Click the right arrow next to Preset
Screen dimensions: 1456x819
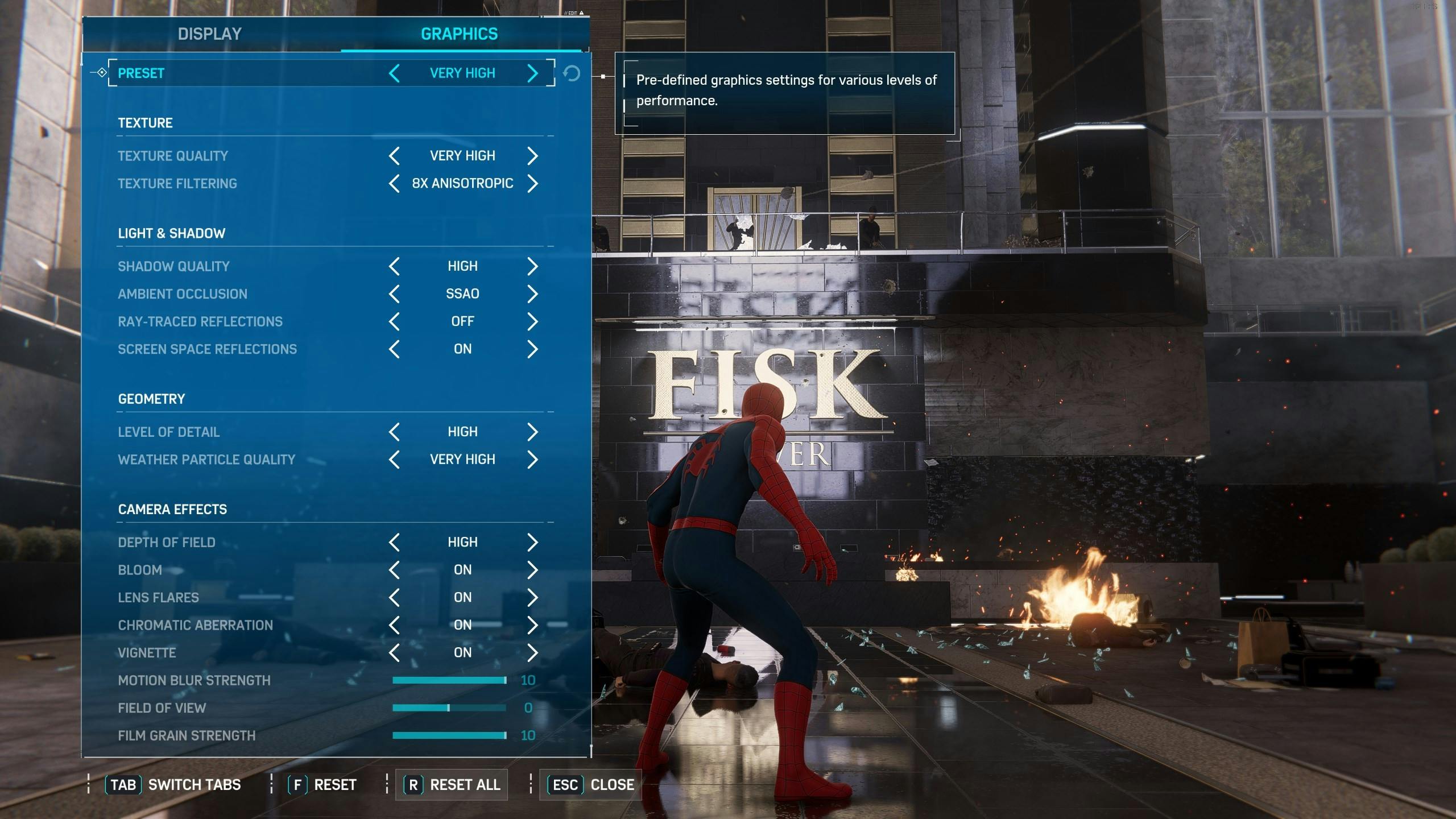tap(532, 73)
